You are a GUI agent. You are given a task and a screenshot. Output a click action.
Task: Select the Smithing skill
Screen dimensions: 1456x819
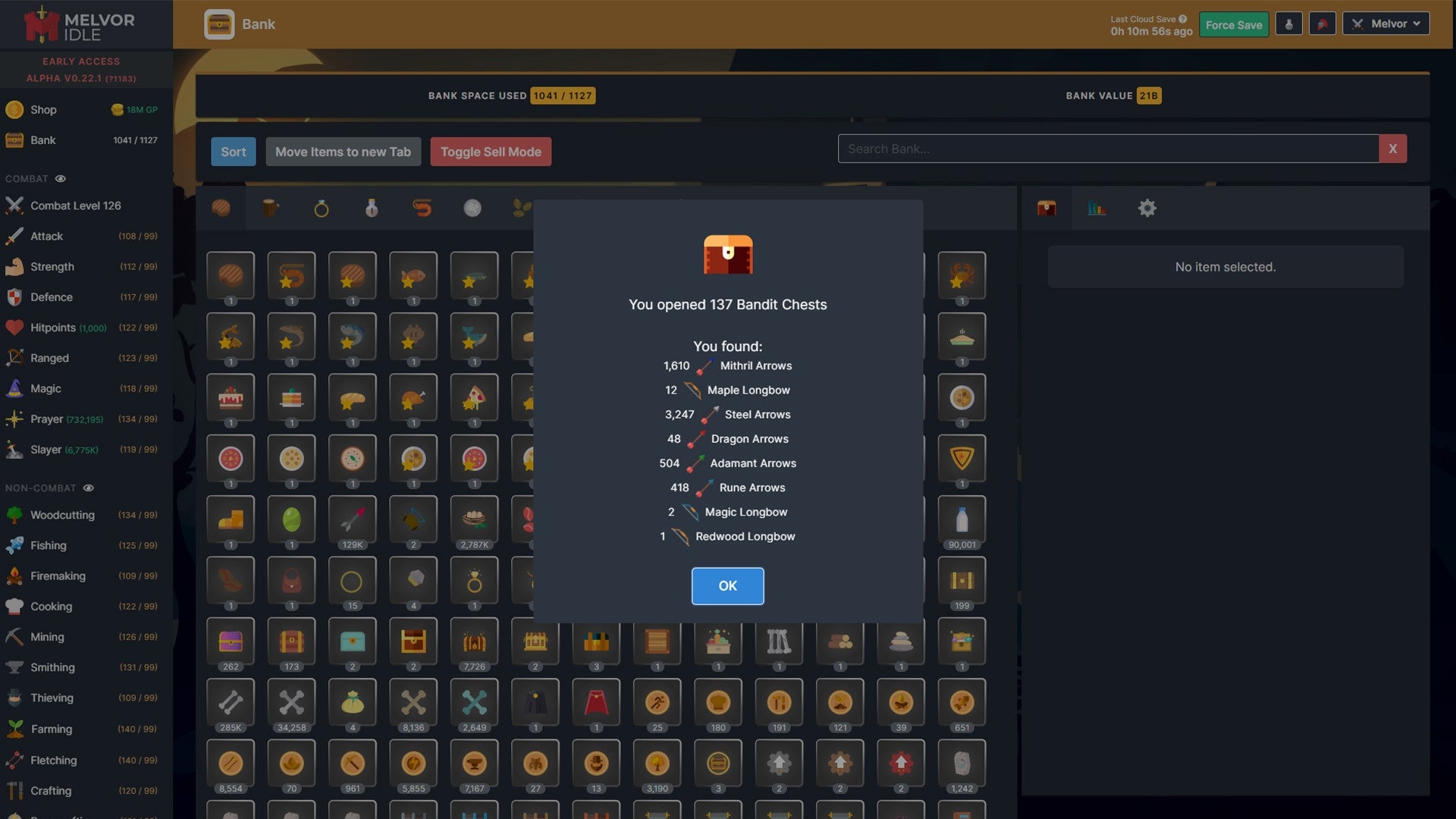click(52, 667)
